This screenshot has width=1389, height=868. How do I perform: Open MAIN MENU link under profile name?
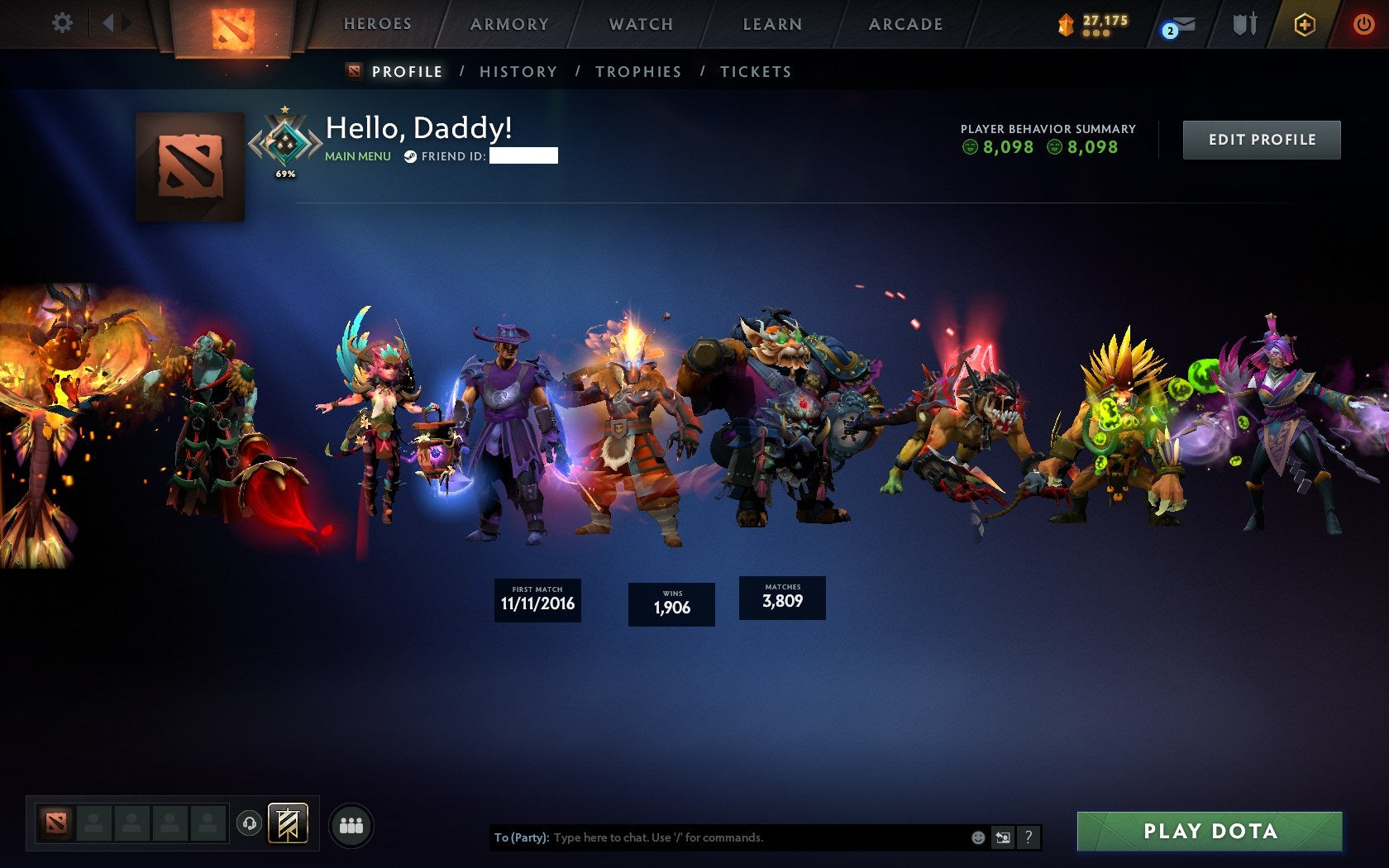pyautogui.click(x=357, y=155)
